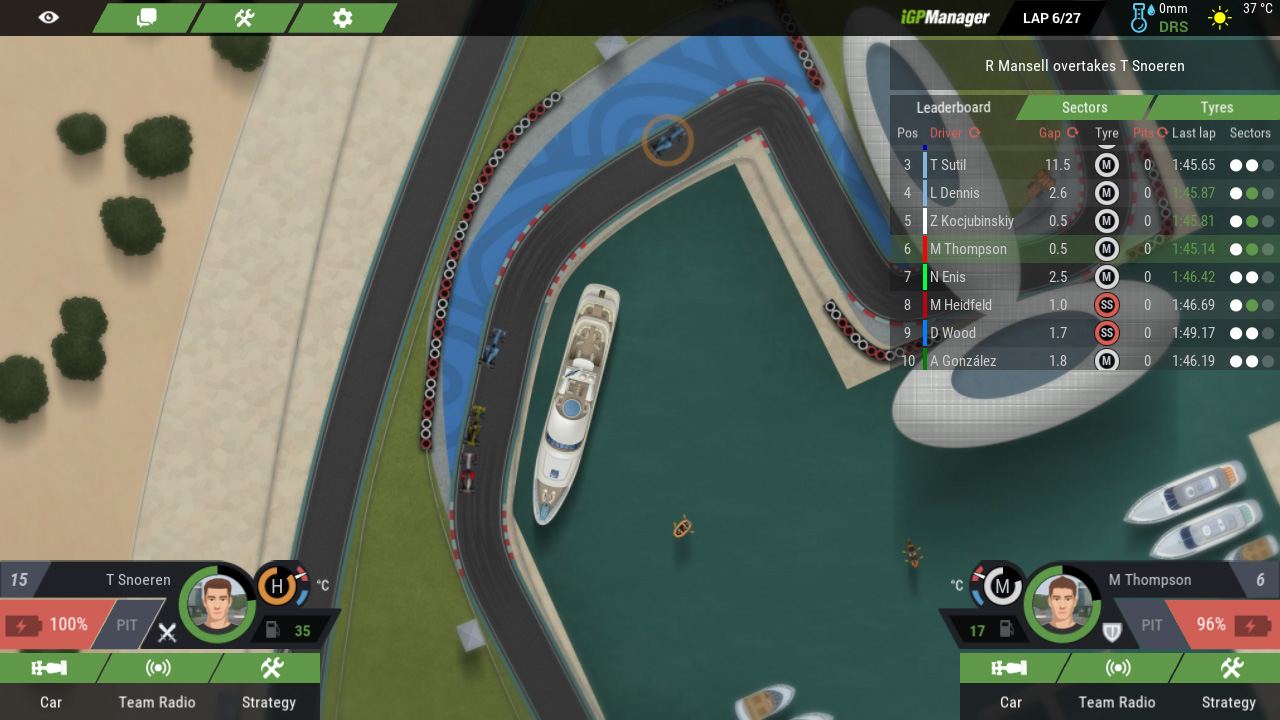
Task: Select M Thompson leaderboard row
Action: pyautogui.click(x=968, y=249)
